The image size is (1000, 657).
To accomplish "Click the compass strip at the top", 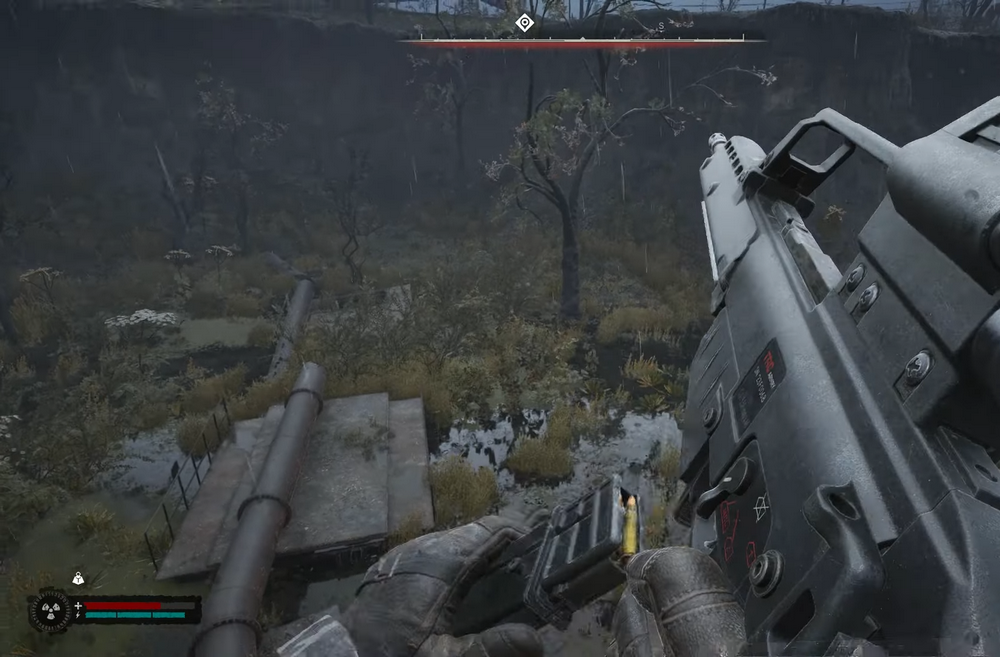I will pyautogui.click(x=583, y=42).
